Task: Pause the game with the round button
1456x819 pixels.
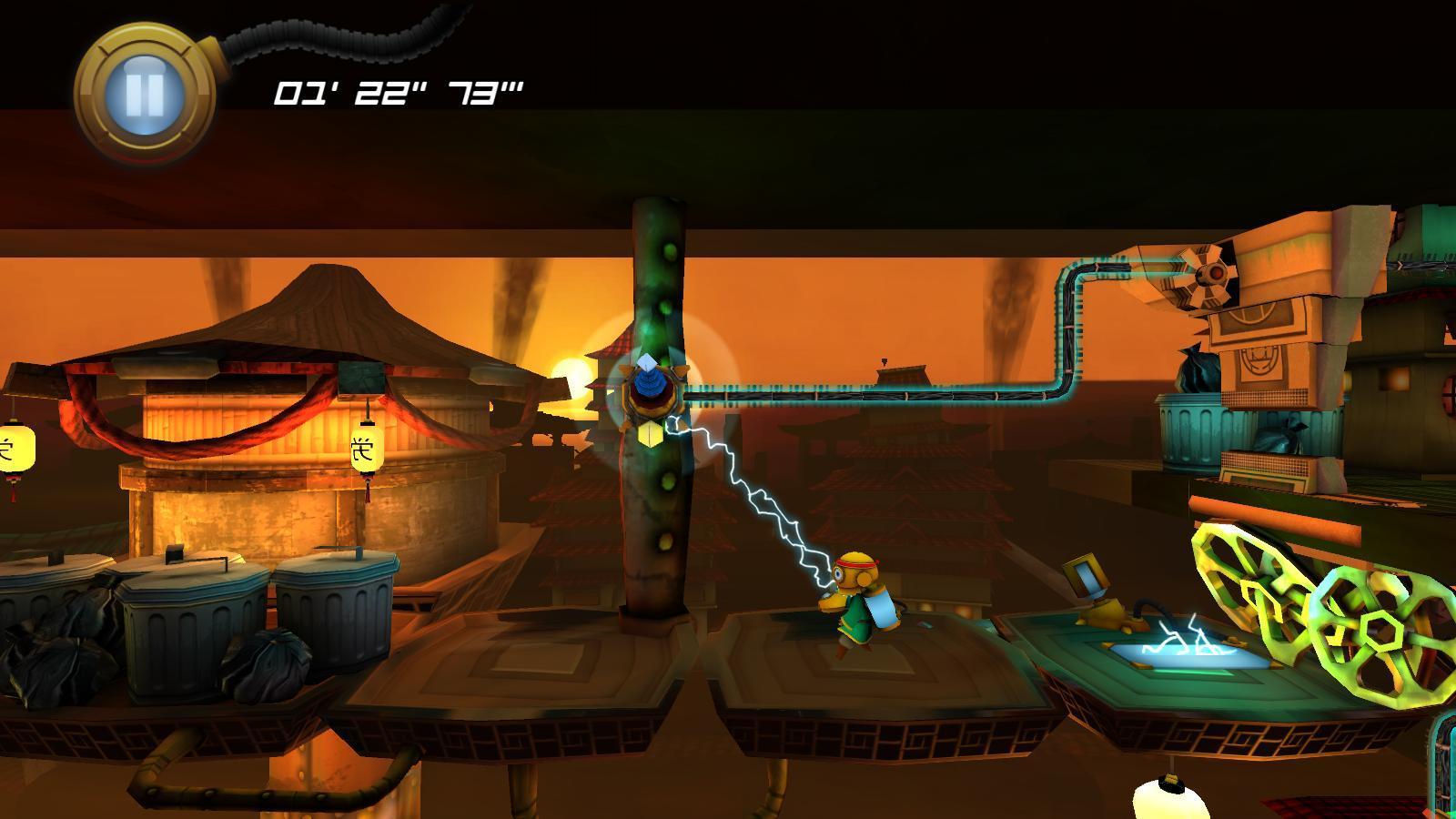Action: tap(145, 93)
